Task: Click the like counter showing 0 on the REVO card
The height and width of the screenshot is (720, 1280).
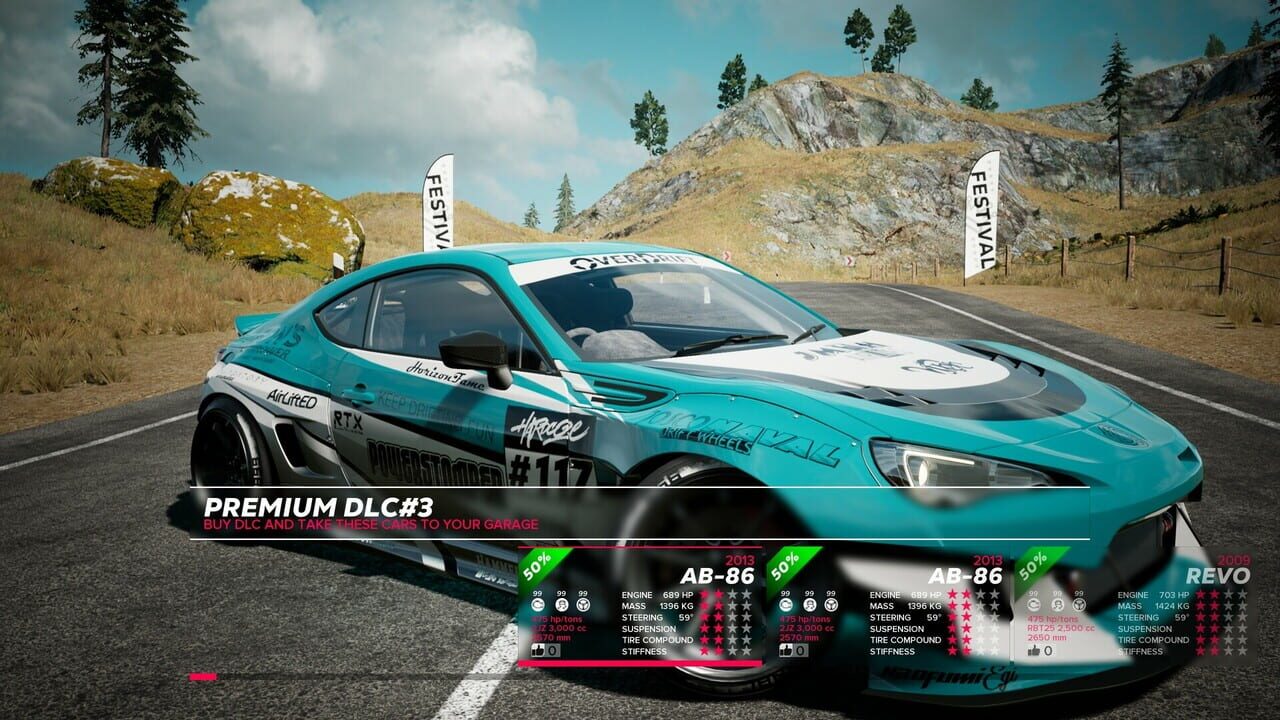Action: (x=1048, y=651)
